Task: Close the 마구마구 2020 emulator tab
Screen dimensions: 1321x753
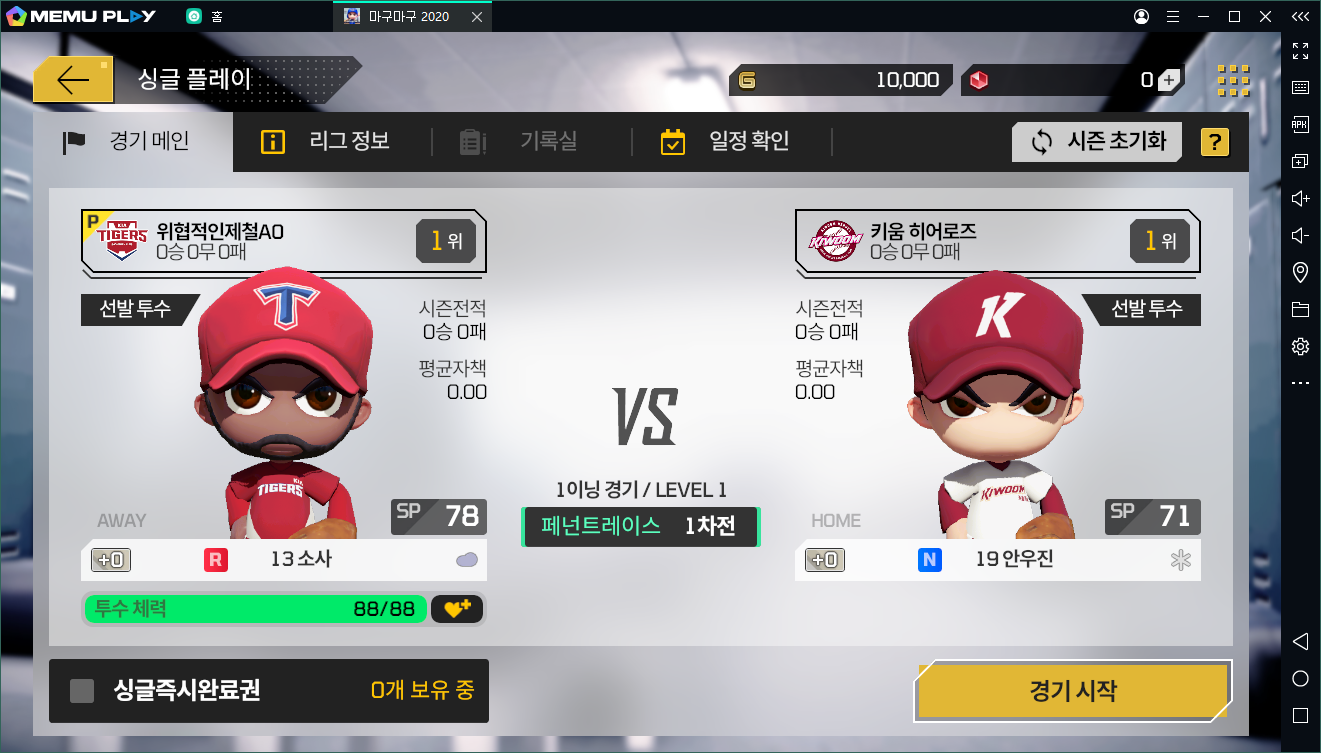Action: tap(477, 17)
